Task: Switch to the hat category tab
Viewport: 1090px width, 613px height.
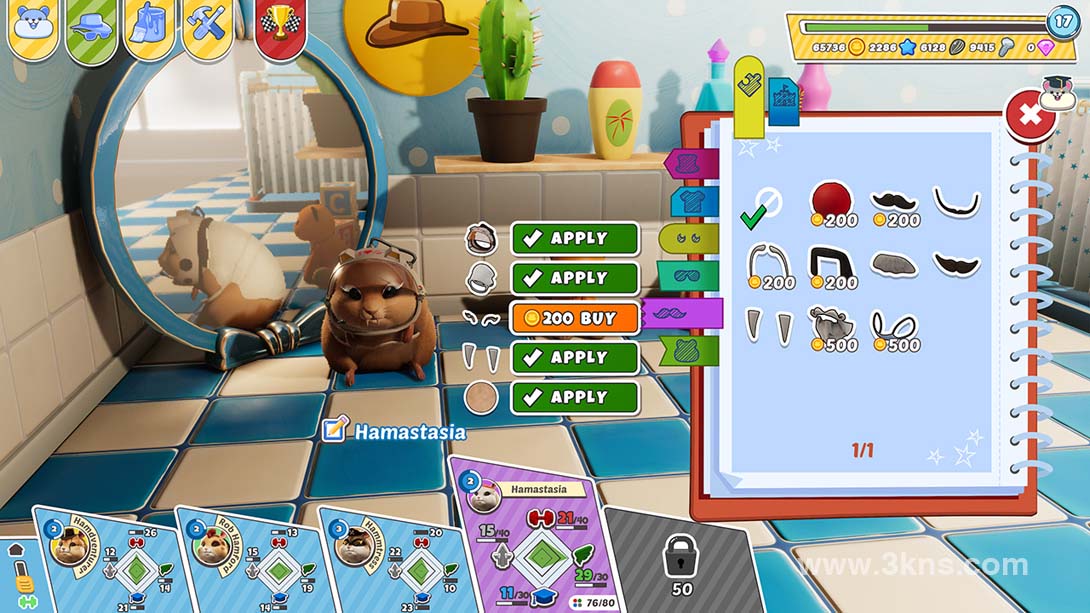Action: 692,162
